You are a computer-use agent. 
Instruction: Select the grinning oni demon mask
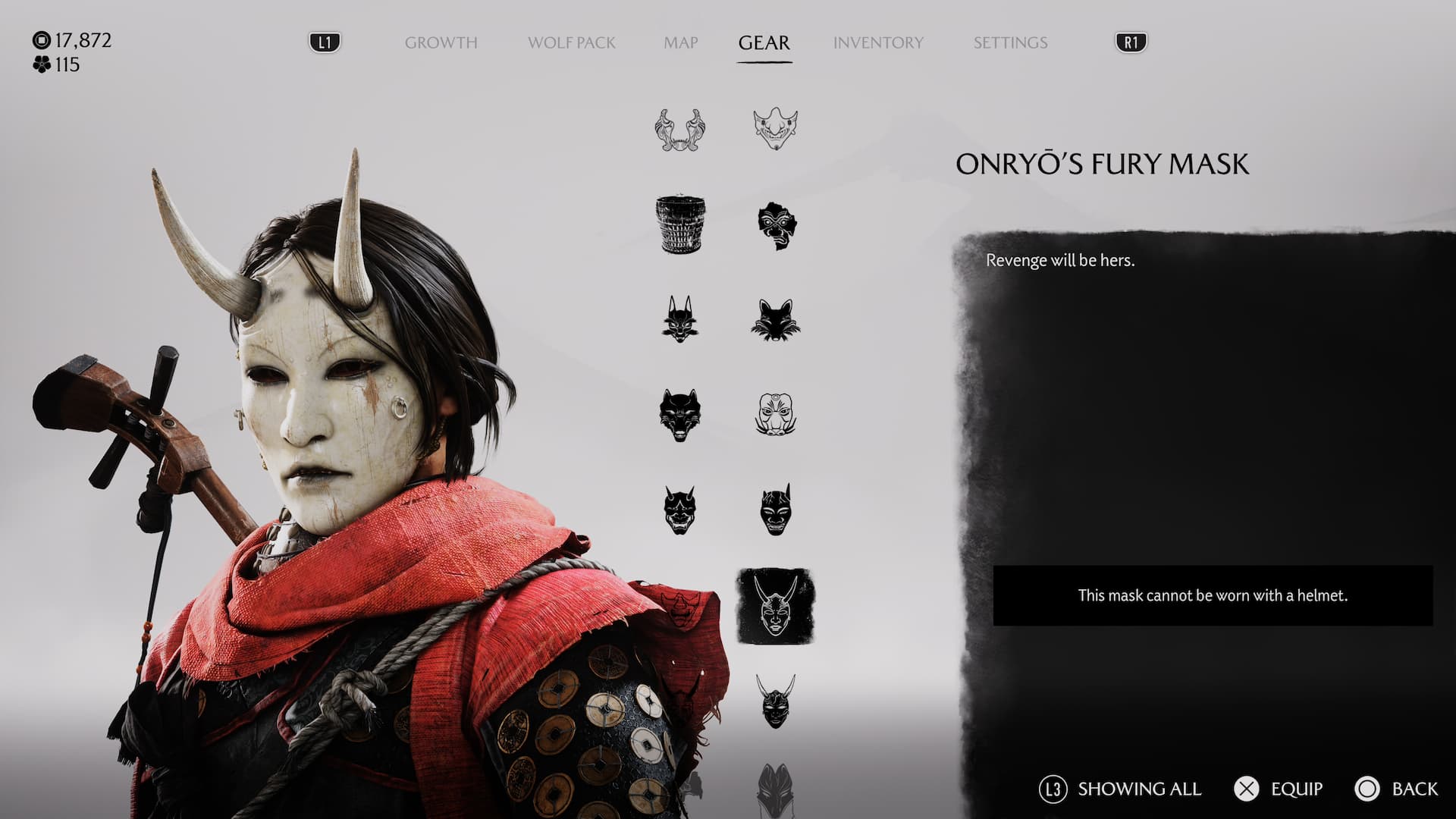[679, 510]
